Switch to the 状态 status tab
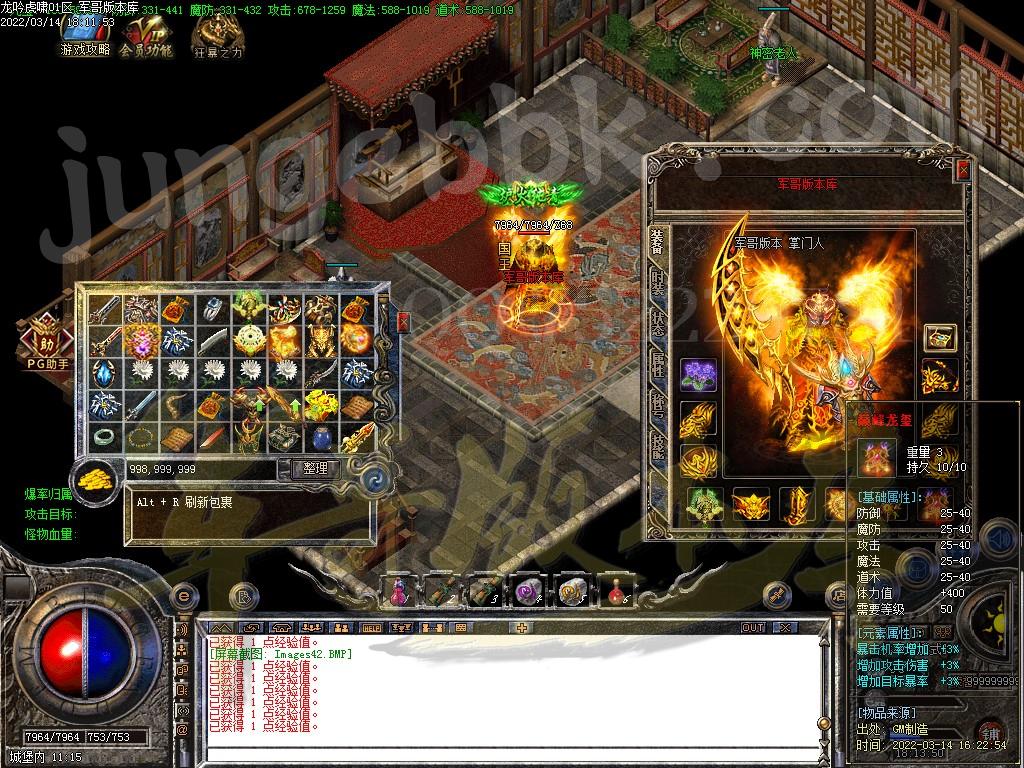1024x768 pixels. pos(657,325)
